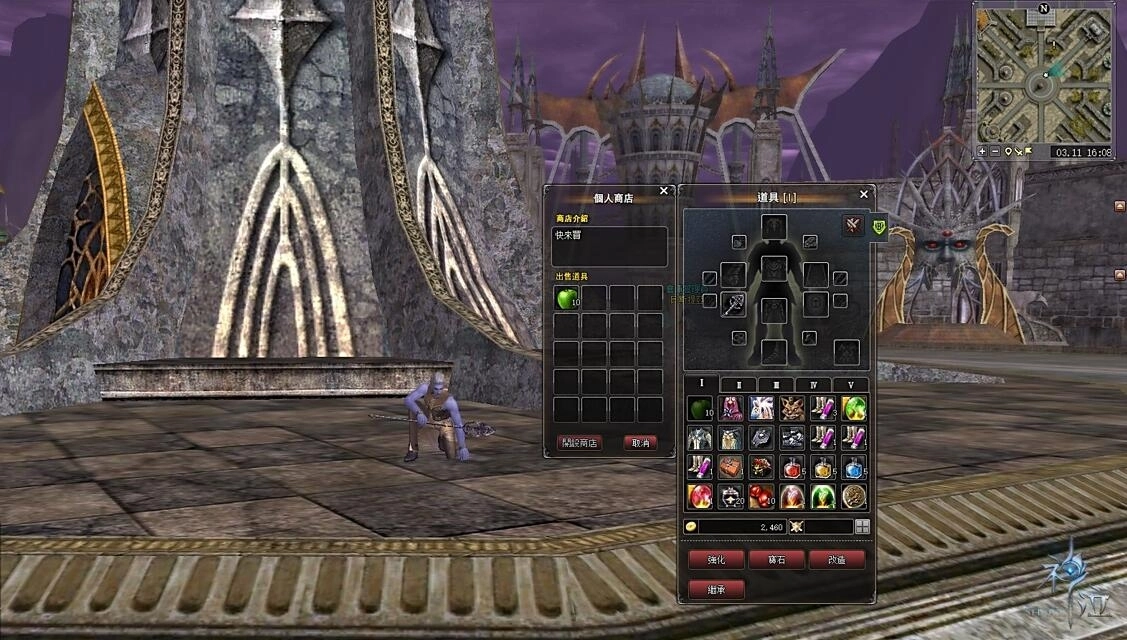Switch to inventory tab V
The width and height of the screenshot is (1127, 640).
coord(850,384)
